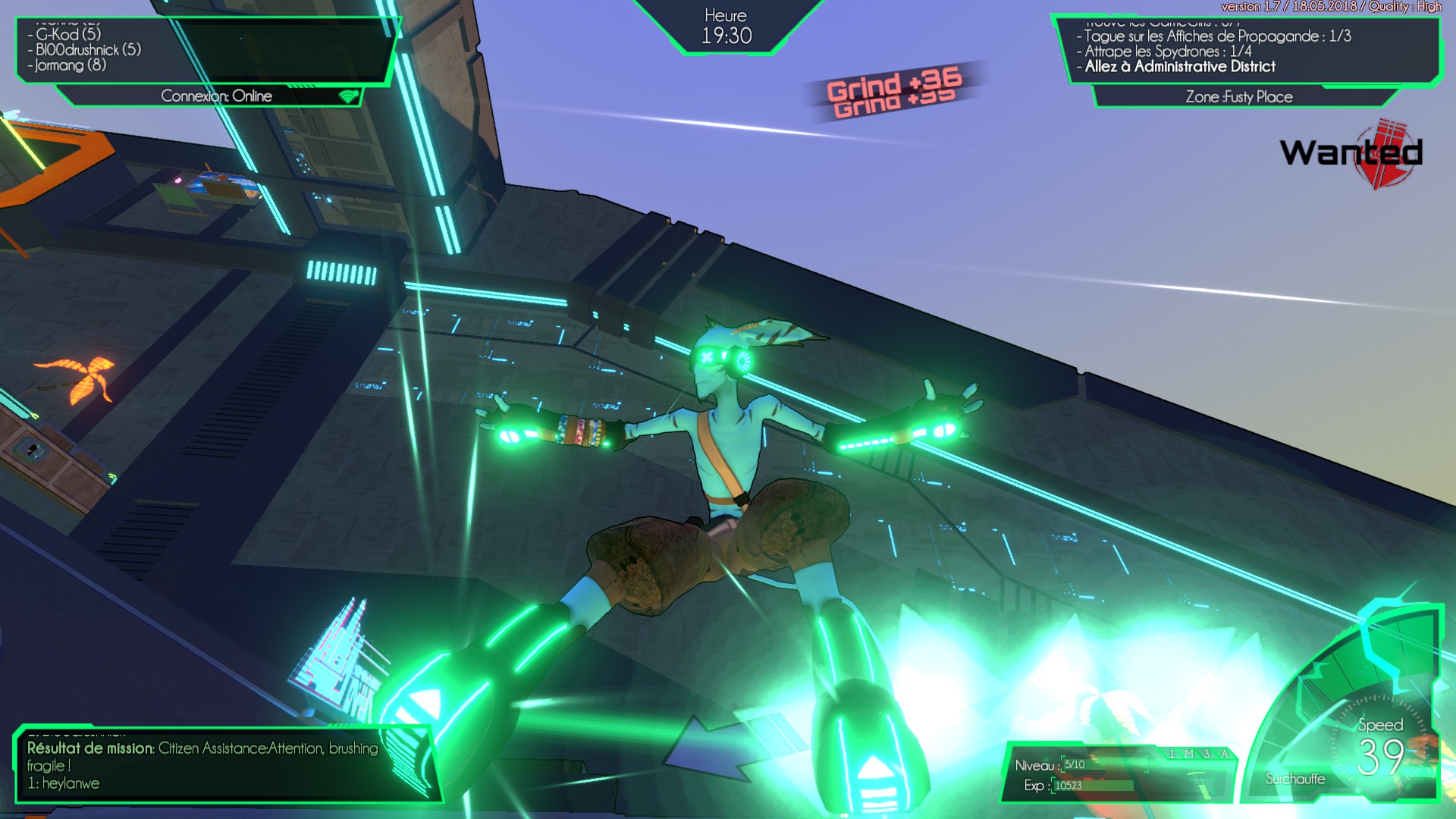This screenshot has width=1456, height=819.
Task: Select the A tab near the level bar
Action: click(x=1225, y=753)
